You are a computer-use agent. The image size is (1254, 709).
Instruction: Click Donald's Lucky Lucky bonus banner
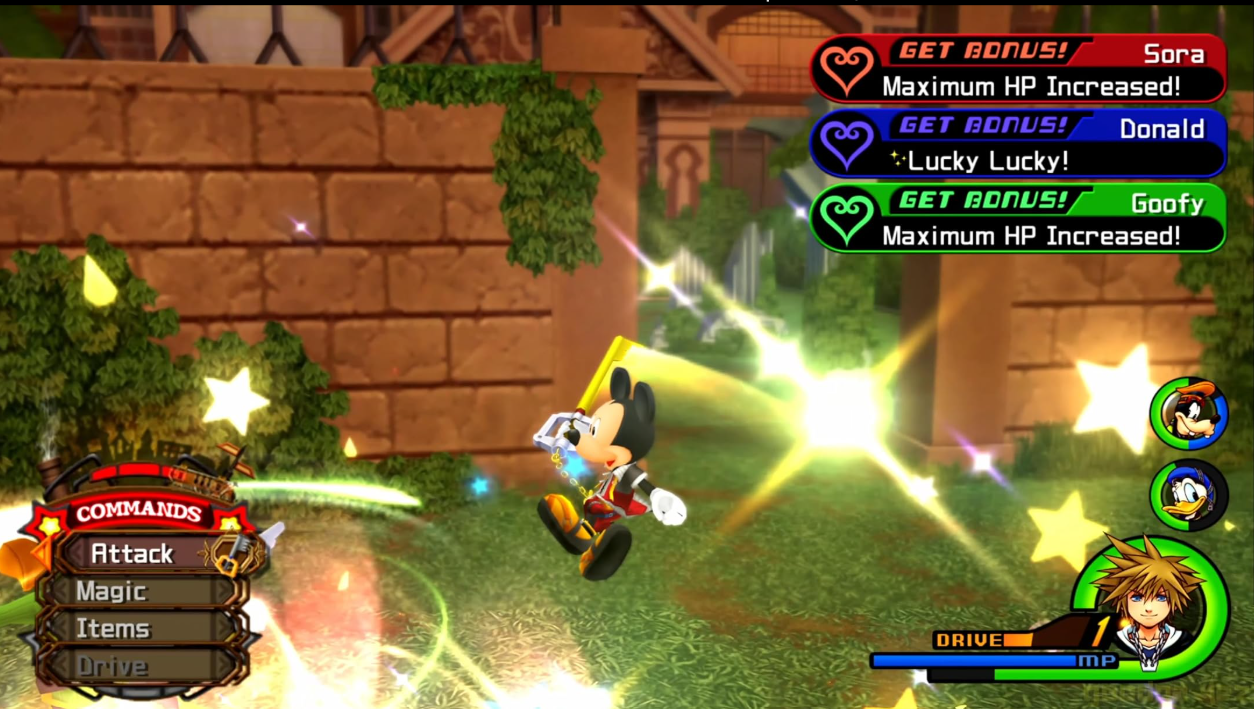point(1018,143)
